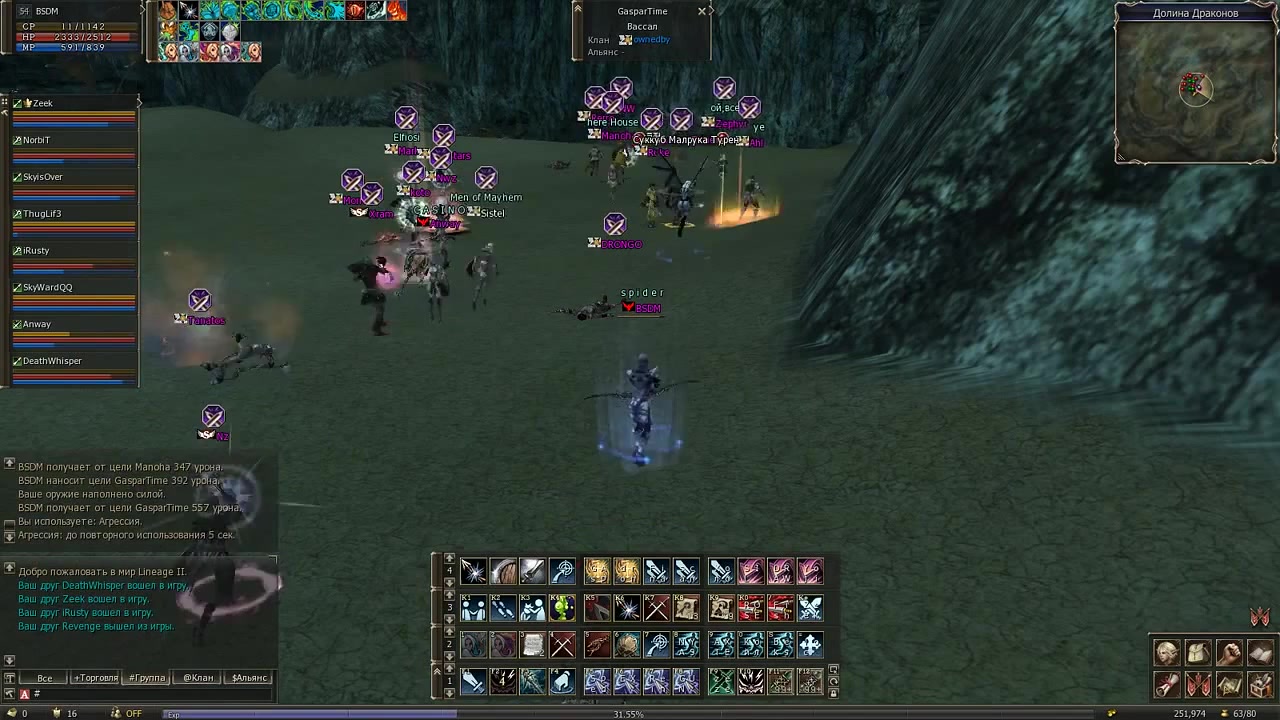
Task: Switch chat to the Все tab
Action: [x=45, y=678]
